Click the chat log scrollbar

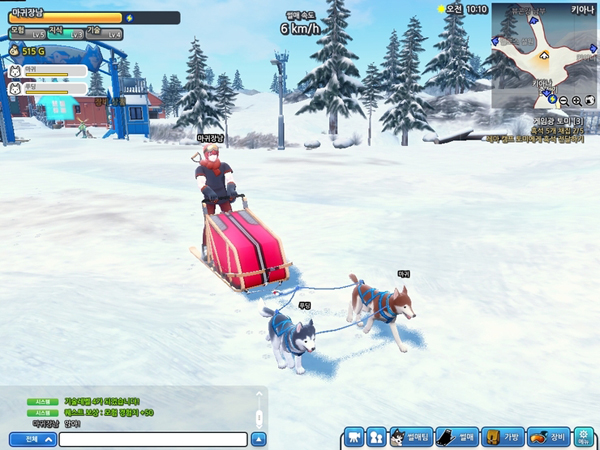click(259, 412)
